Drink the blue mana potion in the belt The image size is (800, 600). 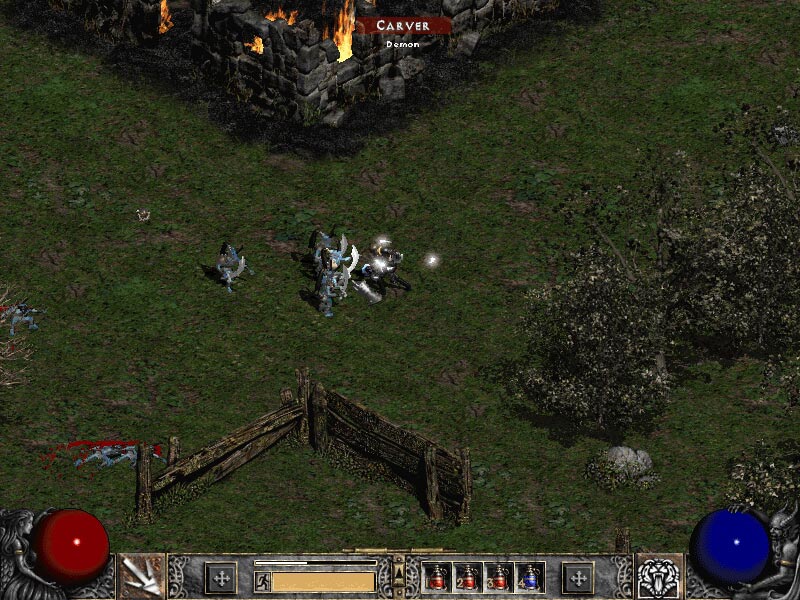pos(528,577)
